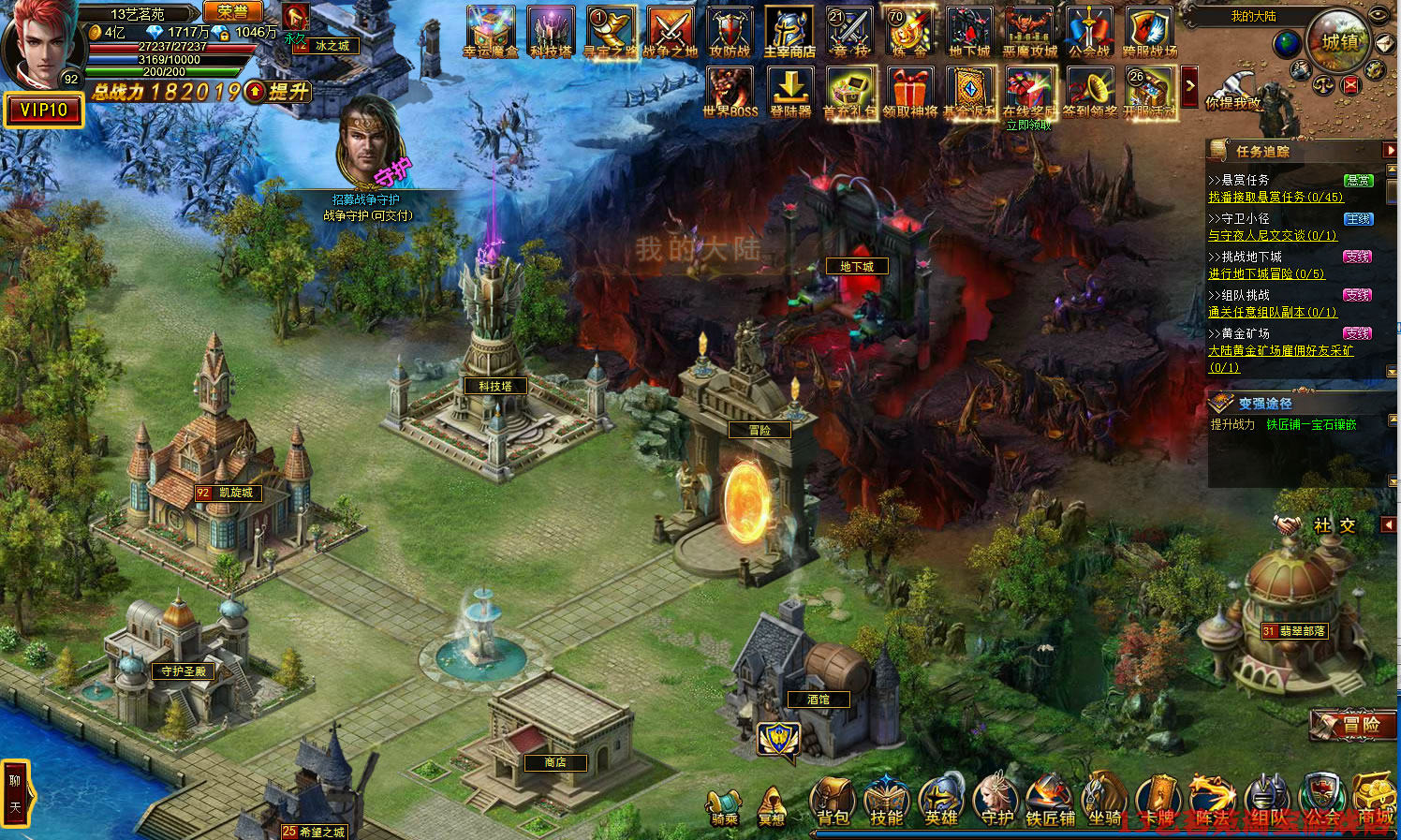Image resolution: width=1401 pixels, height=840 pixels.
Task: Click the 提升 power upgrade button
Action: [279, 92]
